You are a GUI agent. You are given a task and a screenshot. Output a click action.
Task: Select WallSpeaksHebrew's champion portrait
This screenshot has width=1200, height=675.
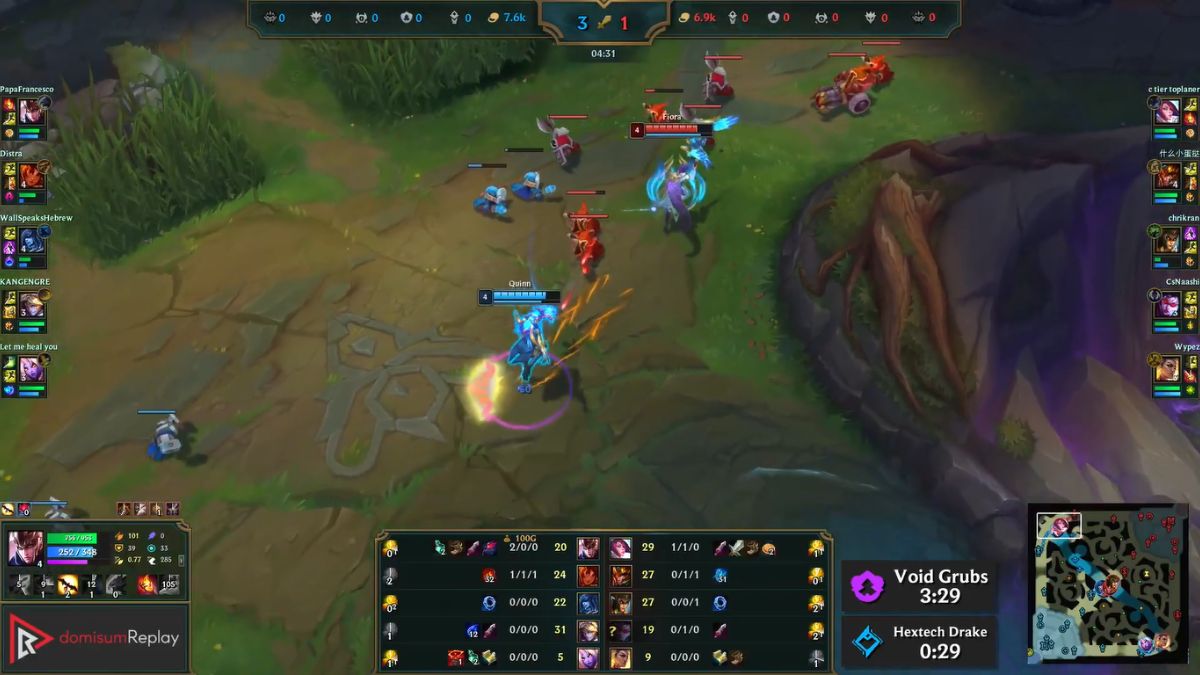click(31, 240)
